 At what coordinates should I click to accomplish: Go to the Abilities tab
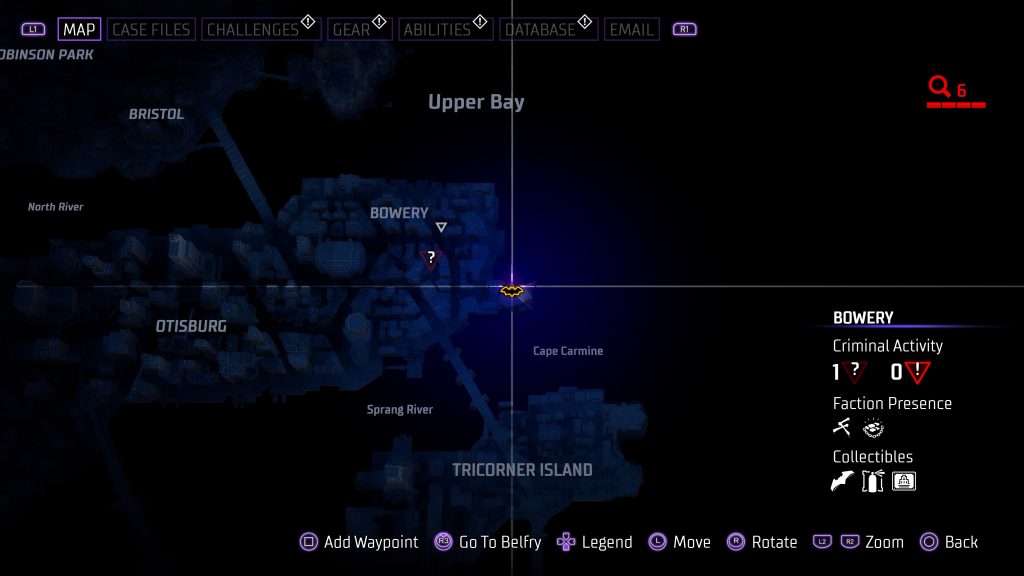436,30
